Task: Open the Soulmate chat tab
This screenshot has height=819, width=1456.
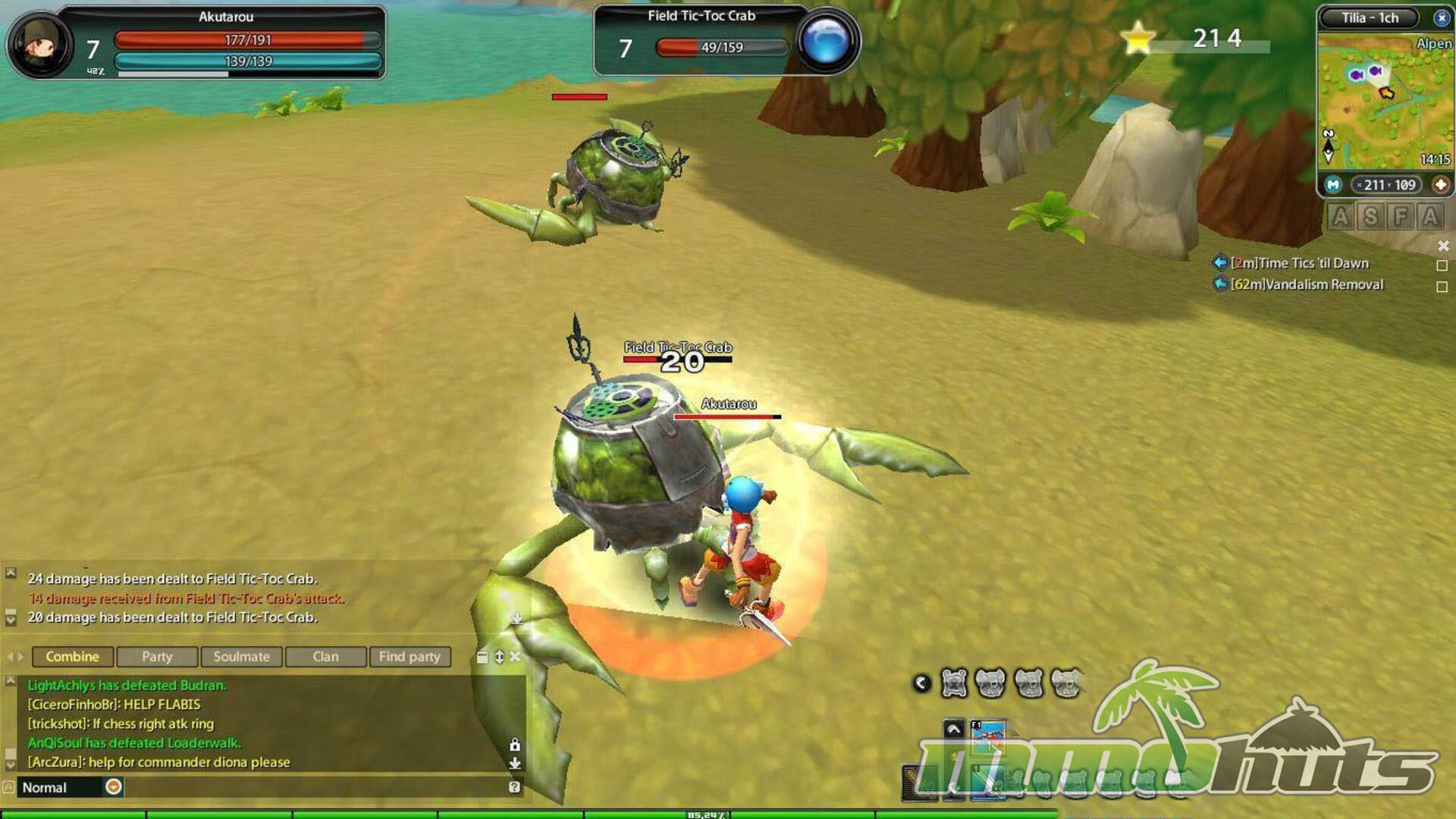Action: [241, 657]
